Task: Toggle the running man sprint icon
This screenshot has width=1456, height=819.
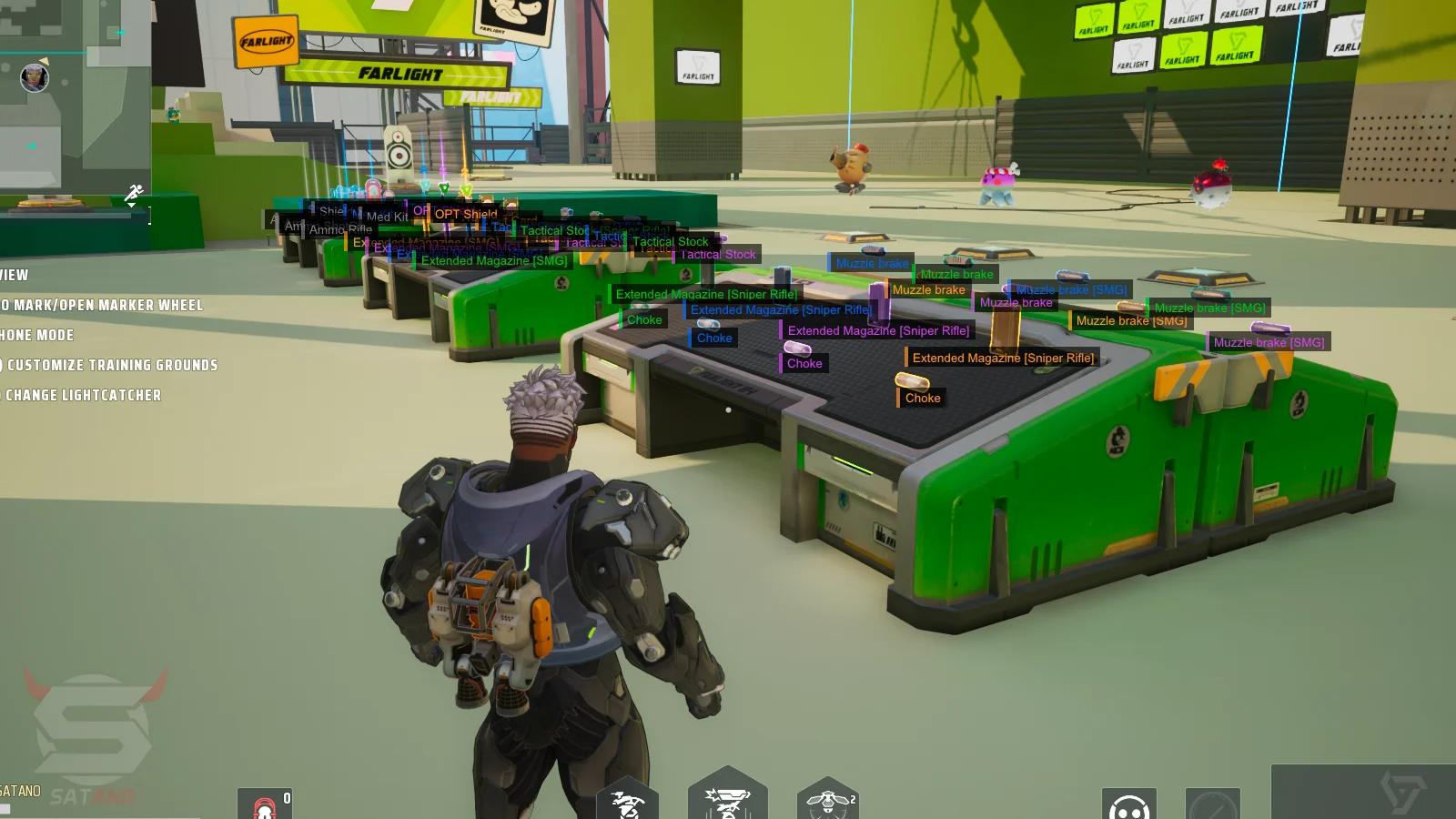Action: tap(134, 193)
